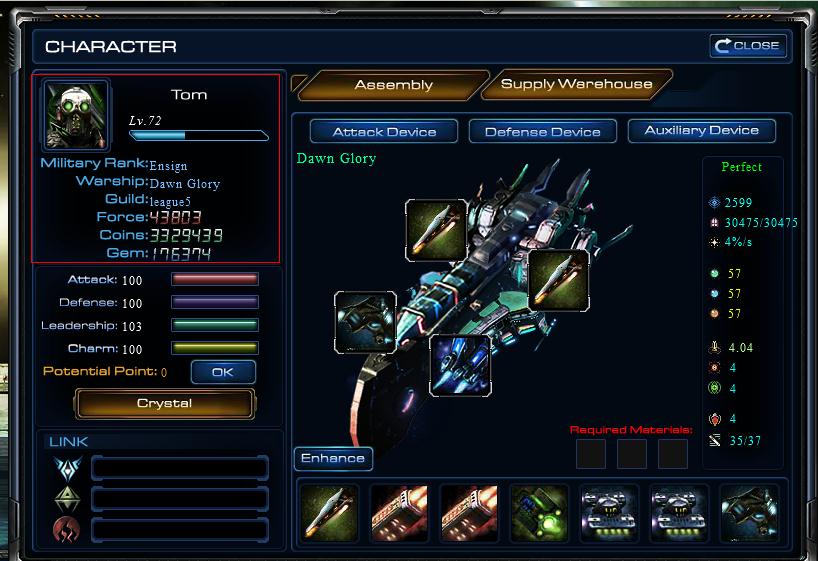Open the Supply Warehouse tab
818x561 pixels.
pyautogui.click(x=576, y=84)
